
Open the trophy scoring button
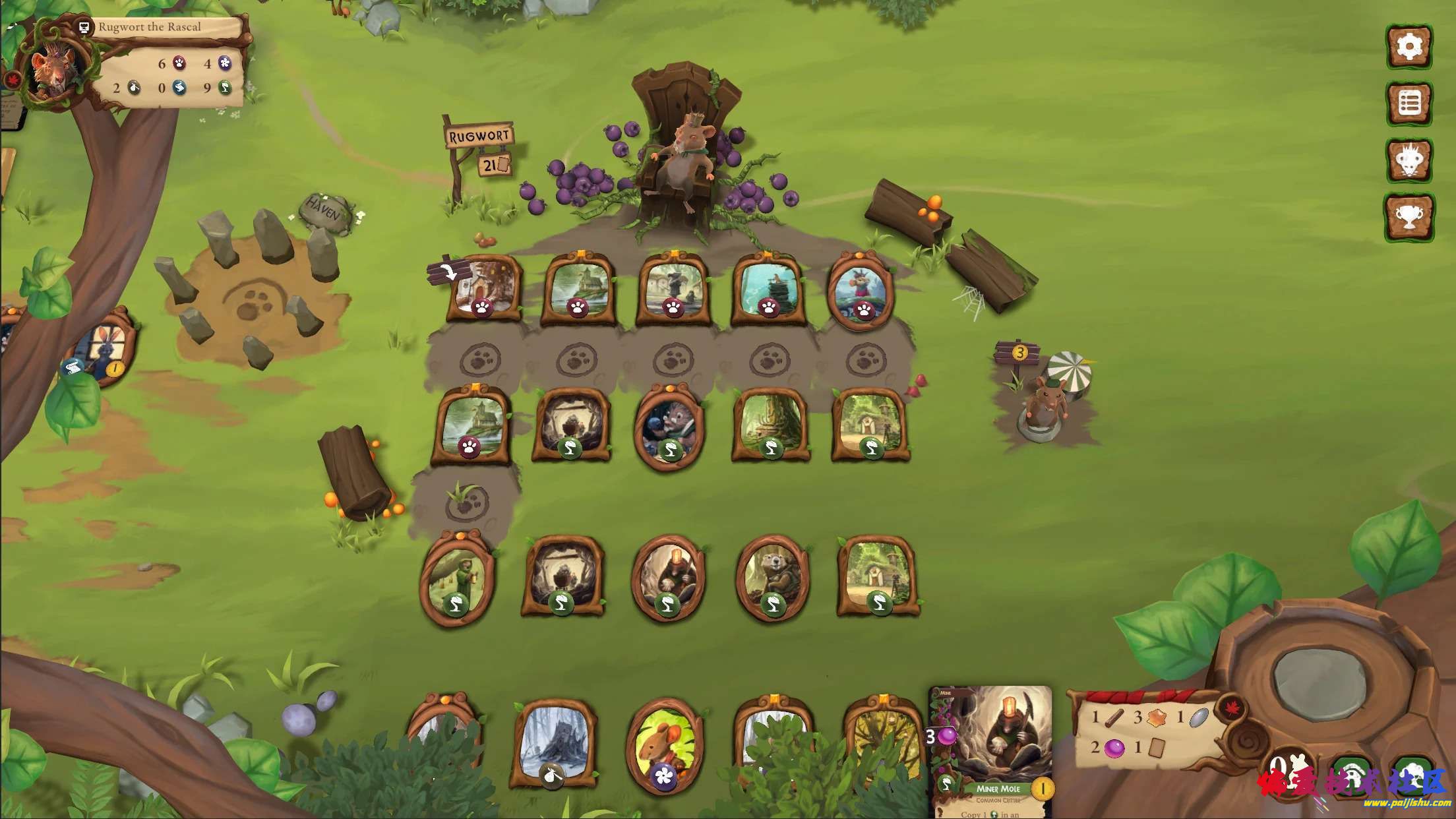point(1409,216)
